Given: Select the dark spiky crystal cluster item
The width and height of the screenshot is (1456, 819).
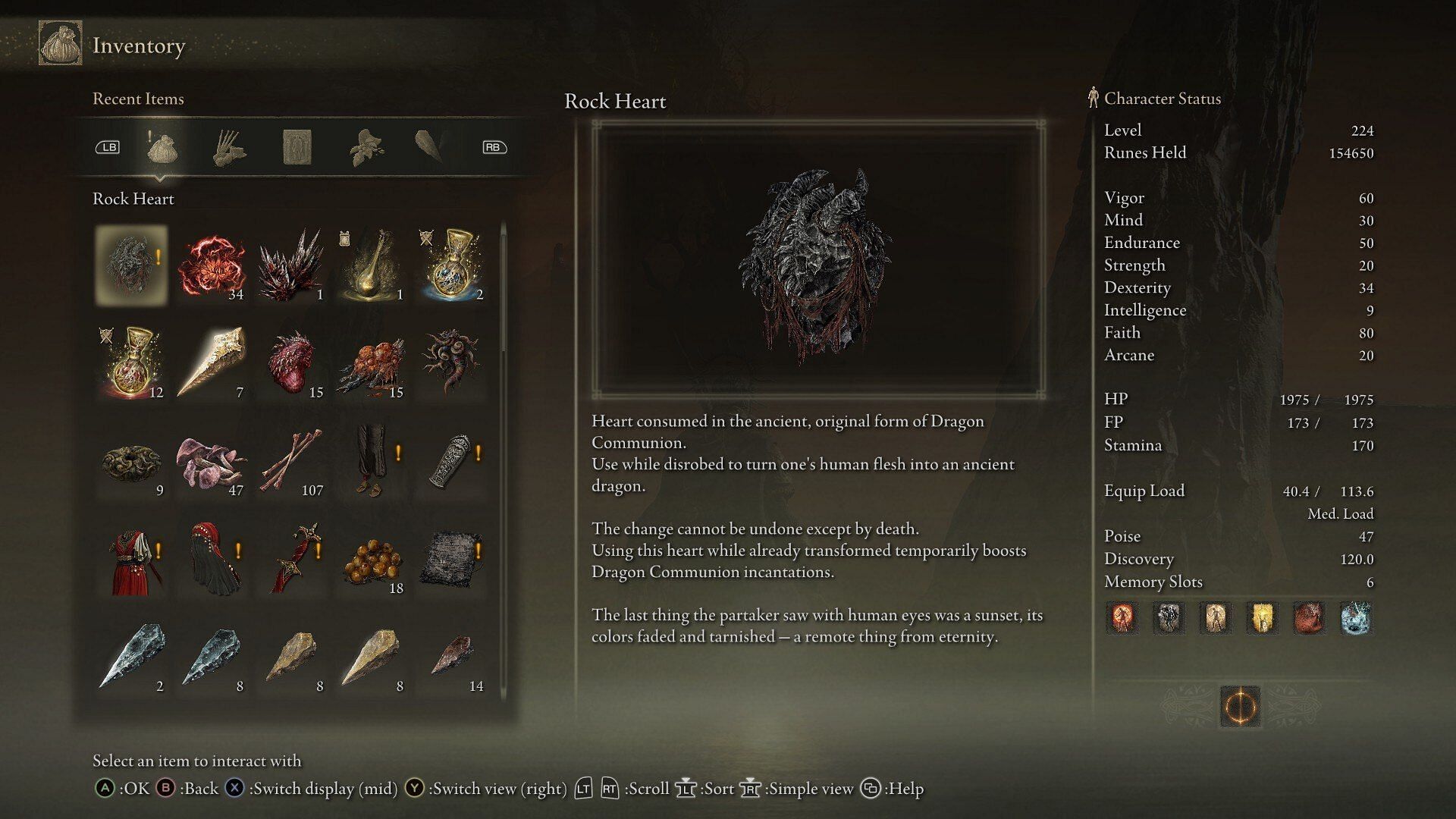Looking at the screenshot, I should (292, 265).
